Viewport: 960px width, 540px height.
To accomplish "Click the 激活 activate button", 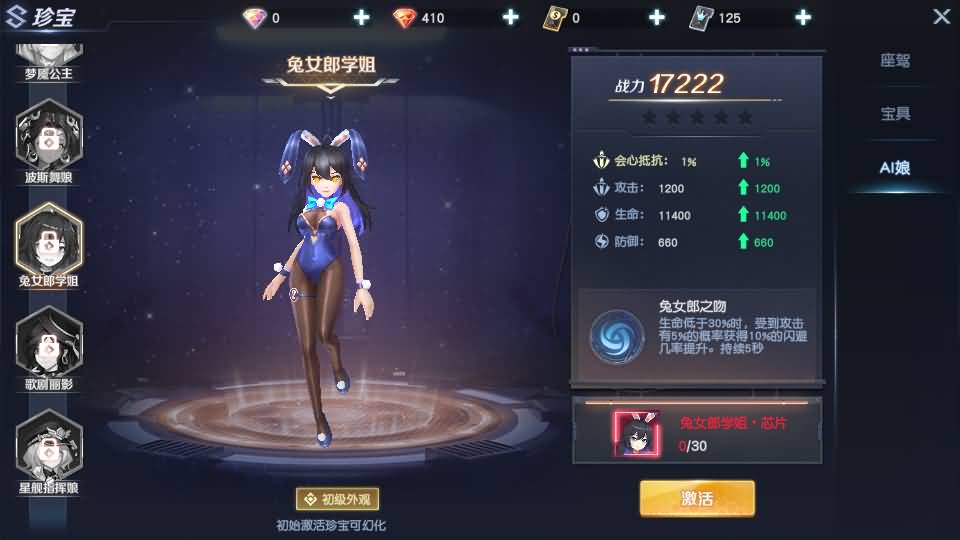I will pos(697,498).
